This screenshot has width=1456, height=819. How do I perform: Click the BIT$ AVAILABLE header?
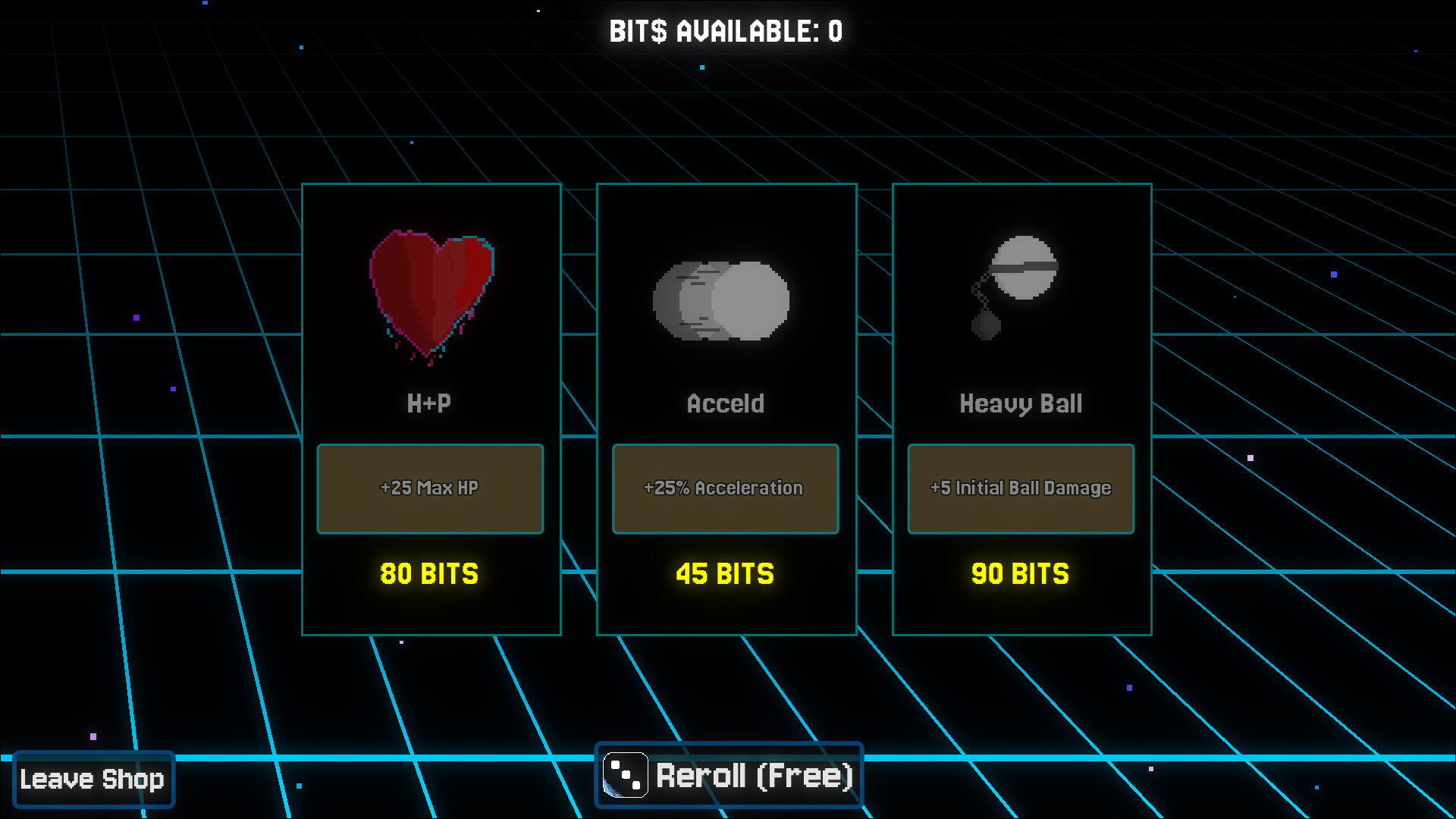pos(726,31)
